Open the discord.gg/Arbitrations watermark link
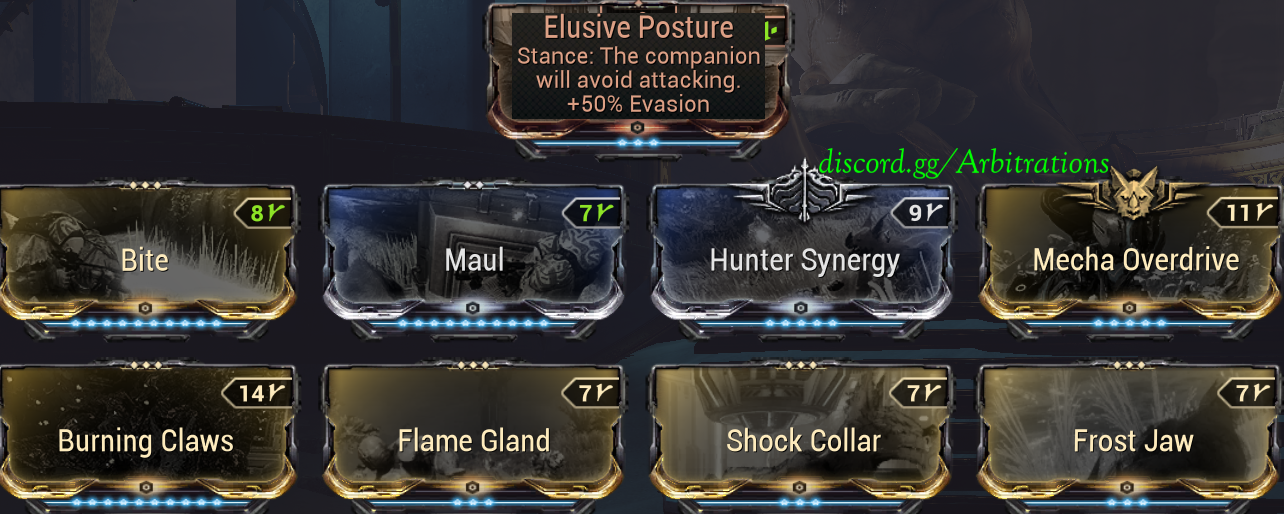 pyautogui.click(x=964, y=163)
